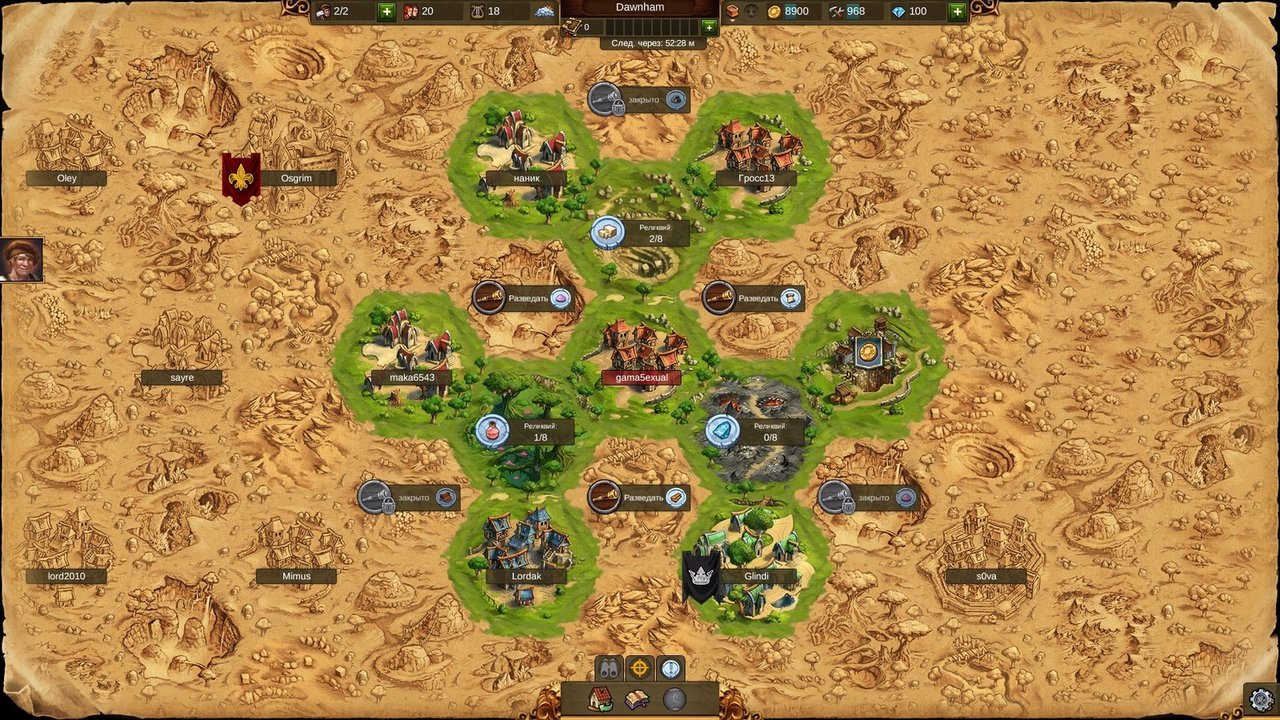The width and height of the screenshot is (1280, 720).
Task: Visit maka6543's city
Action: (x=410, y=355)
